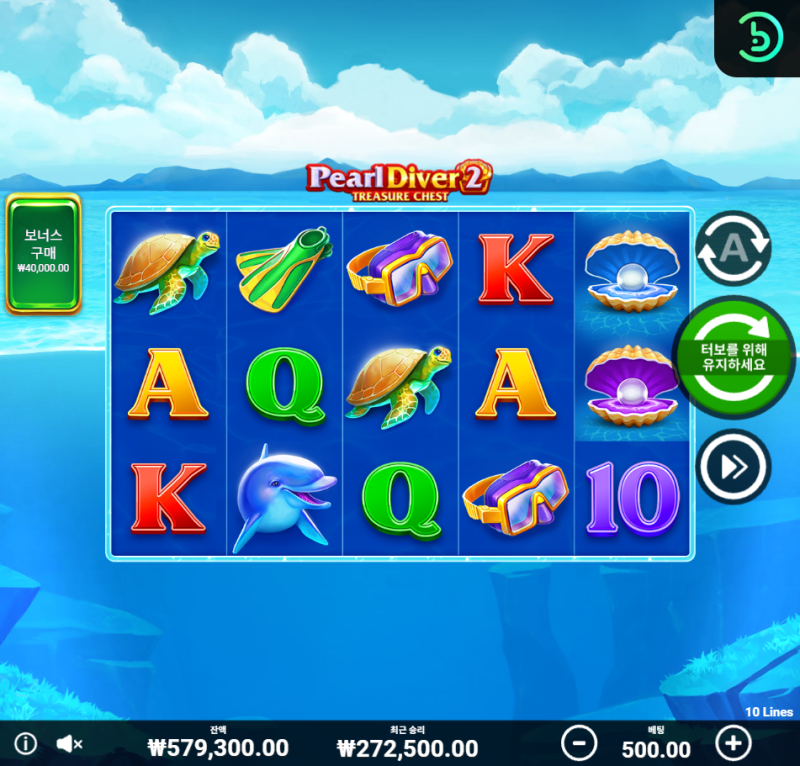Image resolution: width=800 pixels, height=766 pixels.
Task: Decrease the bet with the minus button
Action: [579, 743]
